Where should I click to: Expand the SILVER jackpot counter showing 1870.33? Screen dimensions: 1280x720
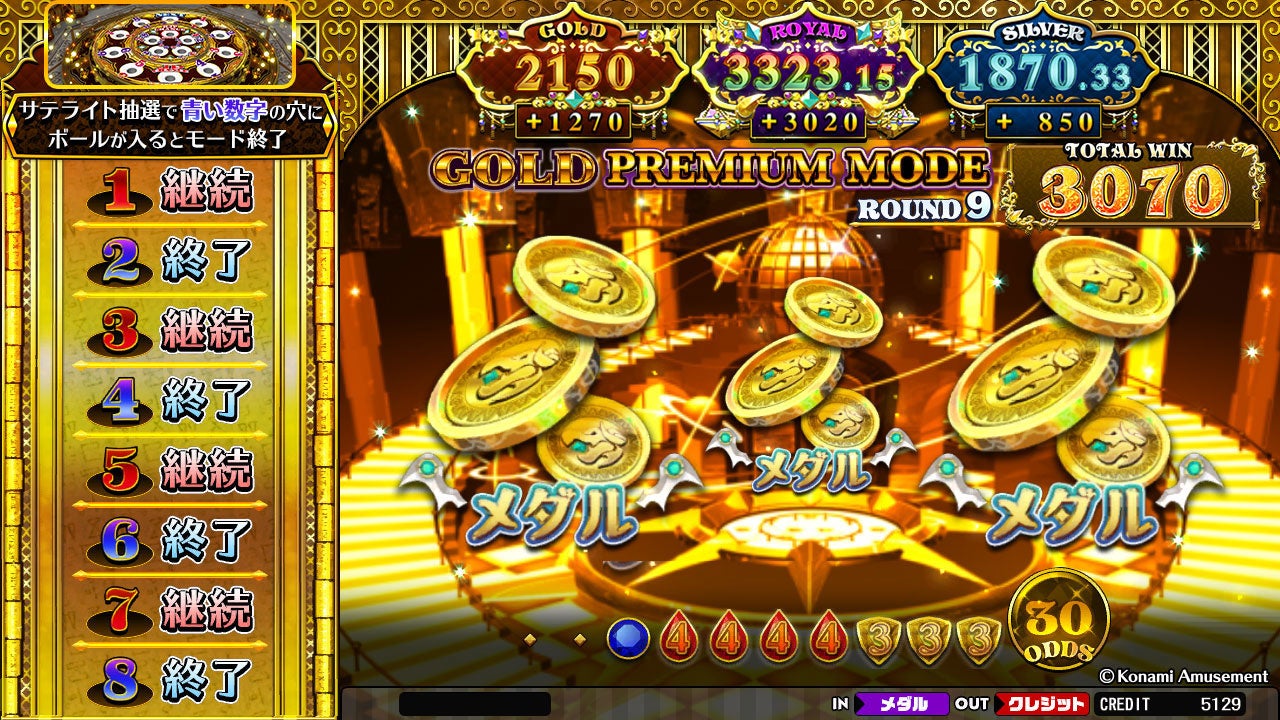coord(1045,72)
